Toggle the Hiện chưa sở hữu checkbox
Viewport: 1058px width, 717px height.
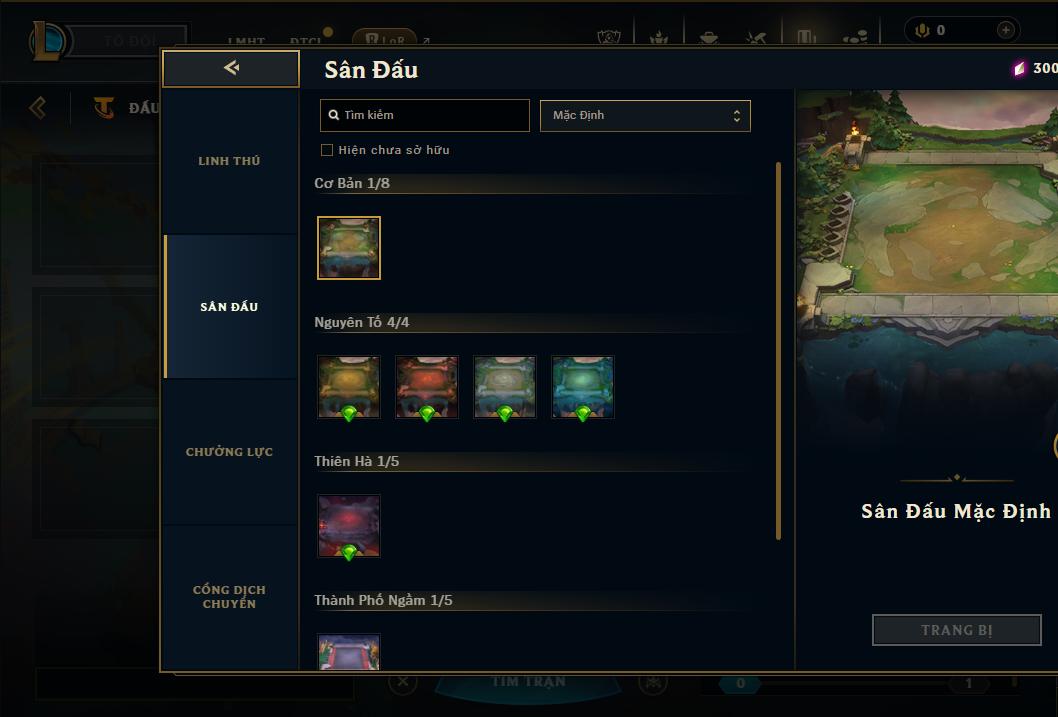[x=327, y=150]
